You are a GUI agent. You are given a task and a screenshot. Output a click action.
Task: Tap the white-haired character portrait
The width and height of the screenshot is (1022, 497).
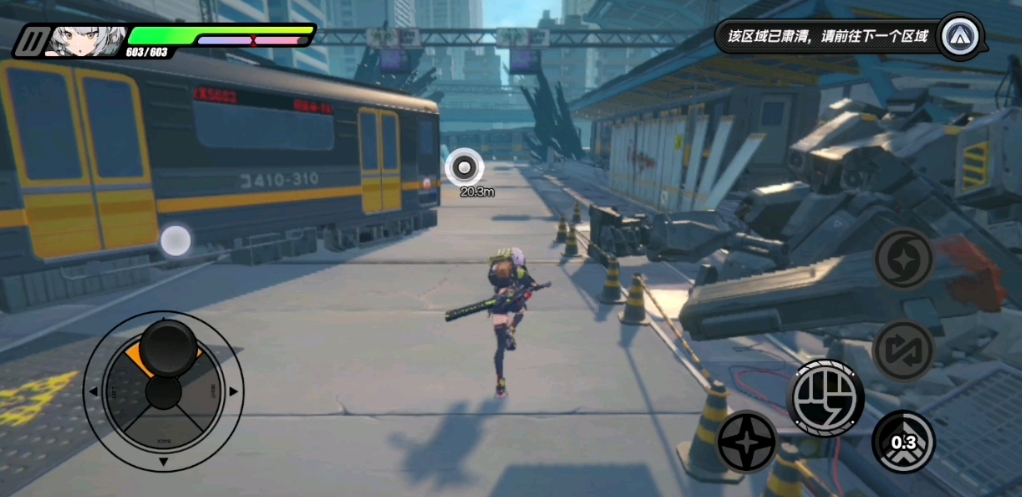tap(83, 40)
